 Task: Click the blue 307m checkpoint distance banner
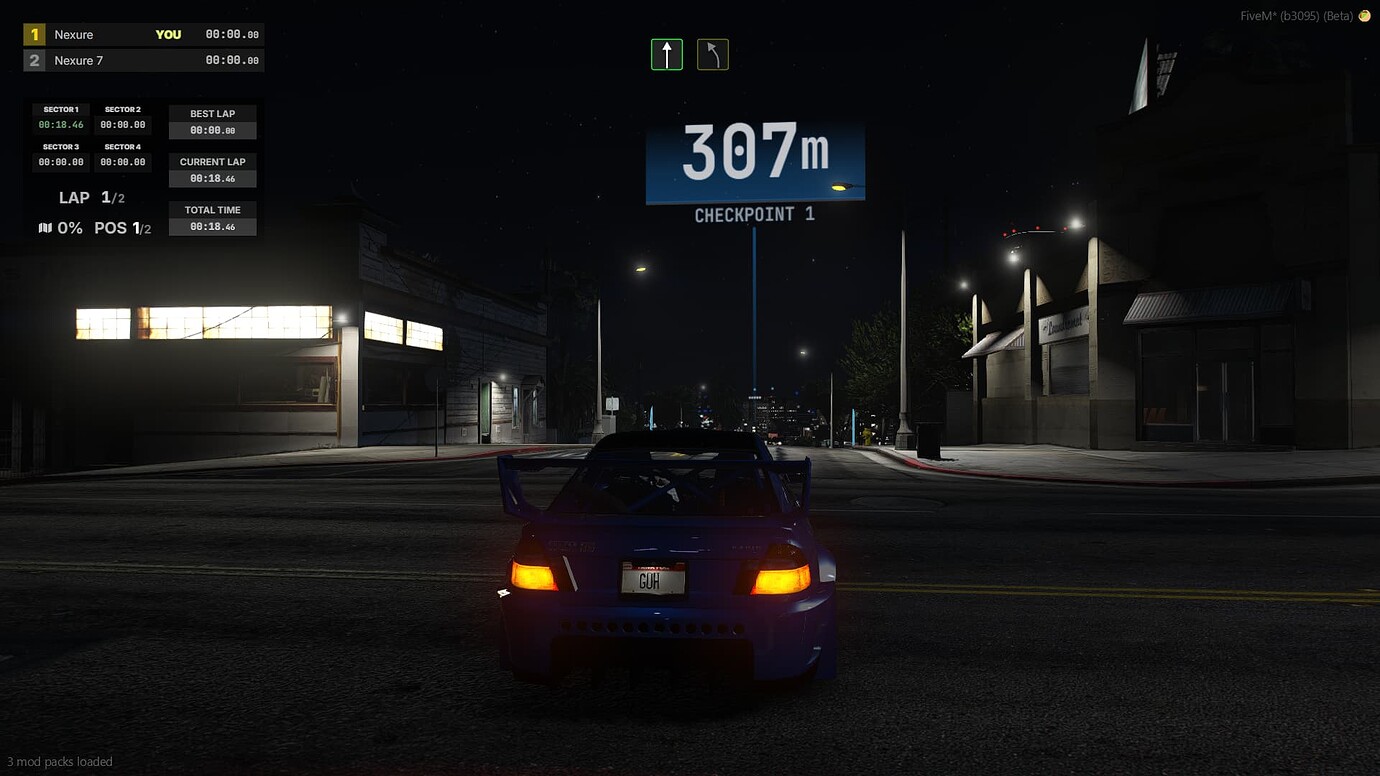pos(754,155)
